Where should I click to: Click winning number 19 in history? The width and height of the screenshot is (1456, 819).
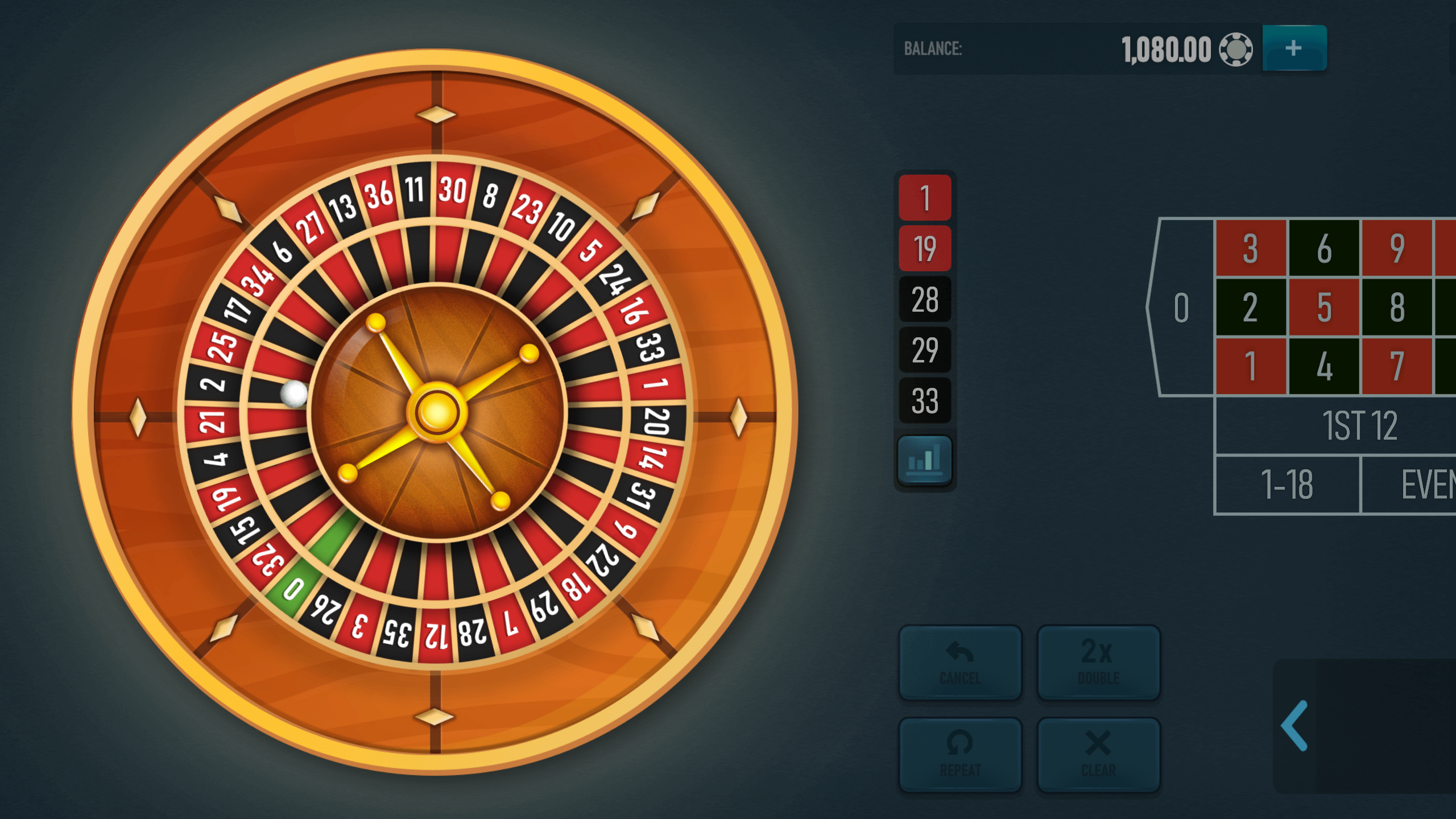coord(924,247)
